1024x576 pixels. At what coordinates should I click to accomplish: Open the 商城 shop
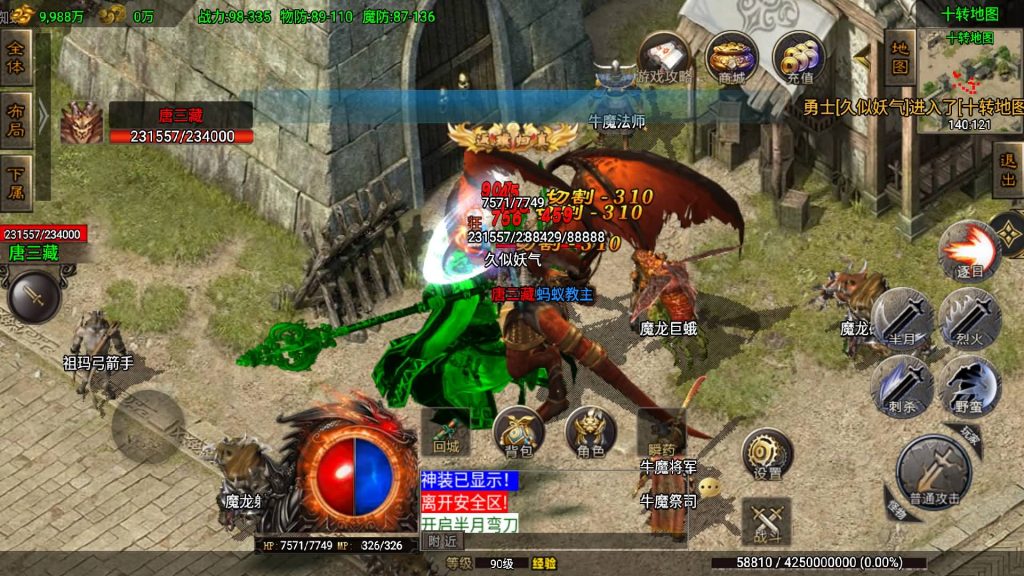(x=731, y=58)
